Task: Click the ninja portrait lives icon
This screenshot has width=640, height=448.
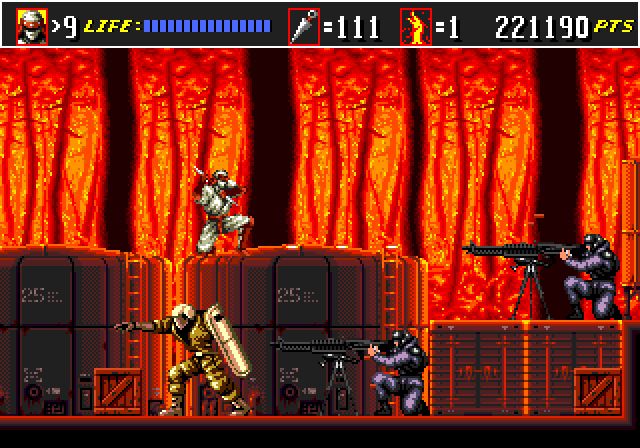Action: coord(31,24)
